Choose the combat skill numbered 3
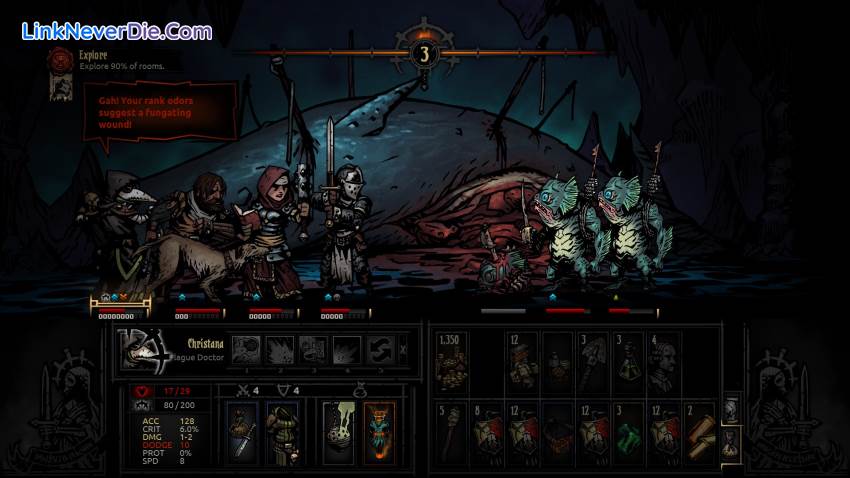850x478 pixels. point(313,349)
